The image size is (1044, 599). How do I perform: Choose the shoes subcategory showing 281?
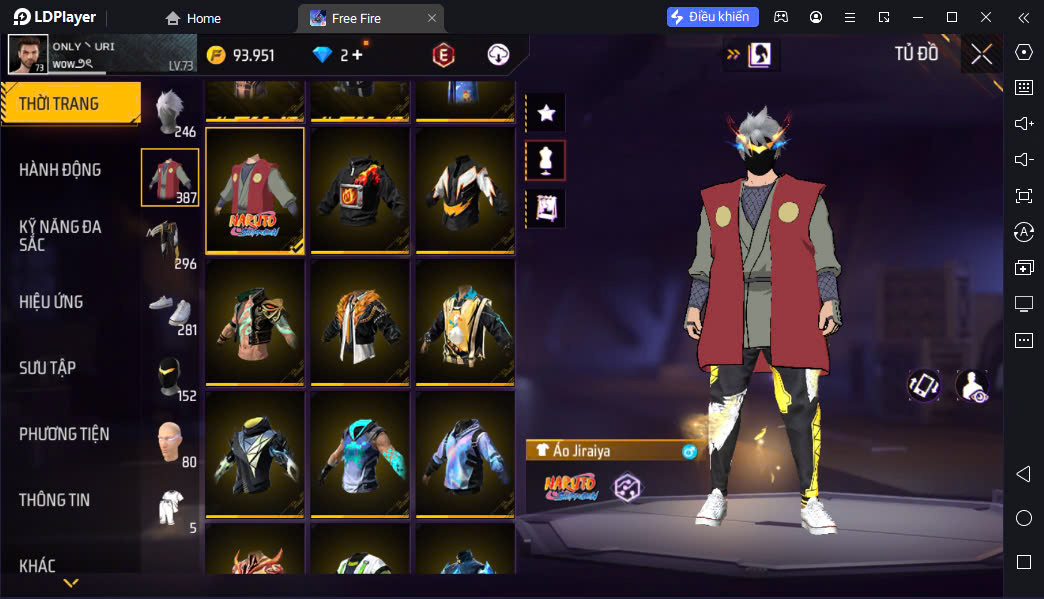click(170, 310)
